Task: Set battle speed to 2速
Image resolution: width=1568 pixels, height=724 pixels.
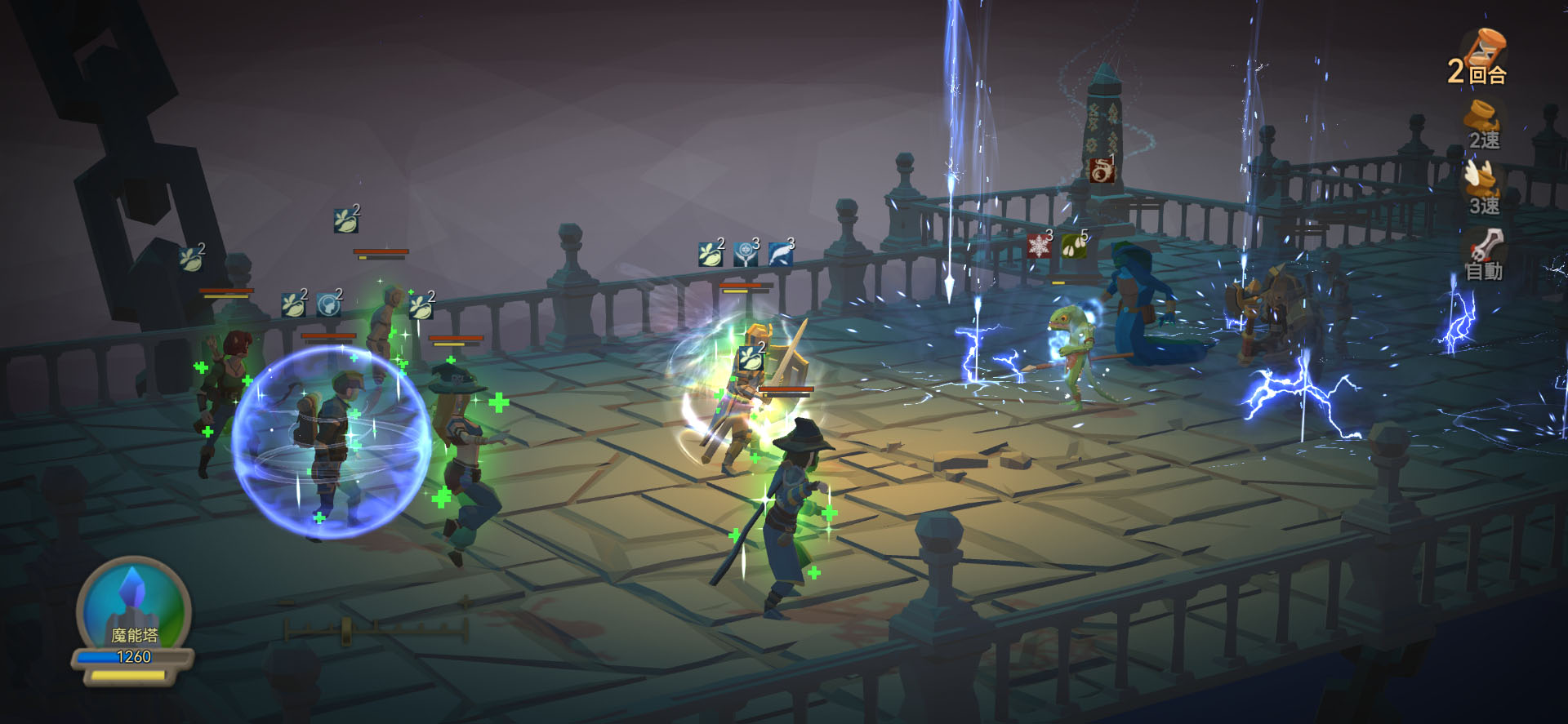Action: pyautogui.click(x=1483, y=125)
